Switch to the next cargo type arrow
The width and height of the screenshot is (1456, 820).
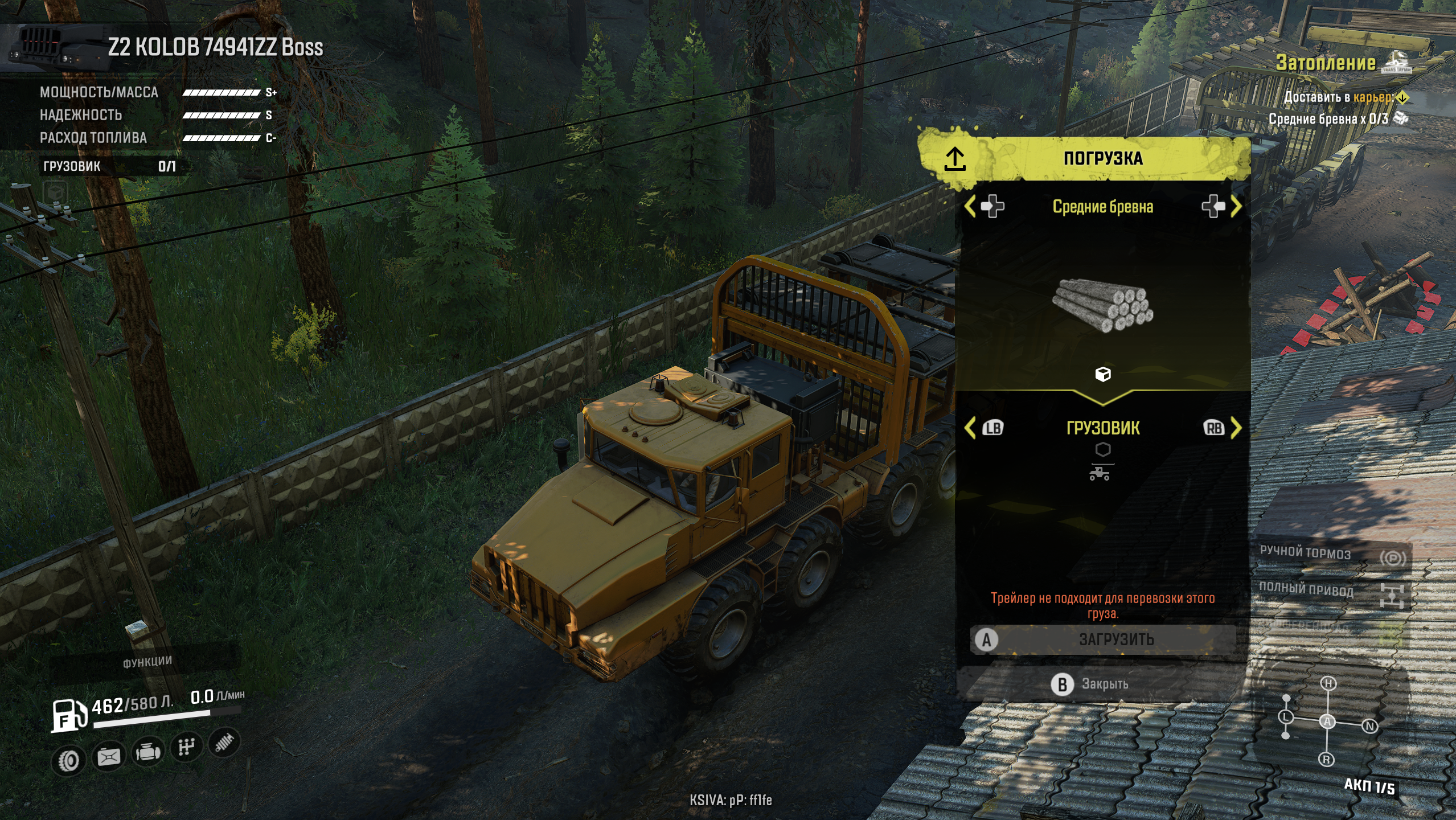[x=1236, y=206]
